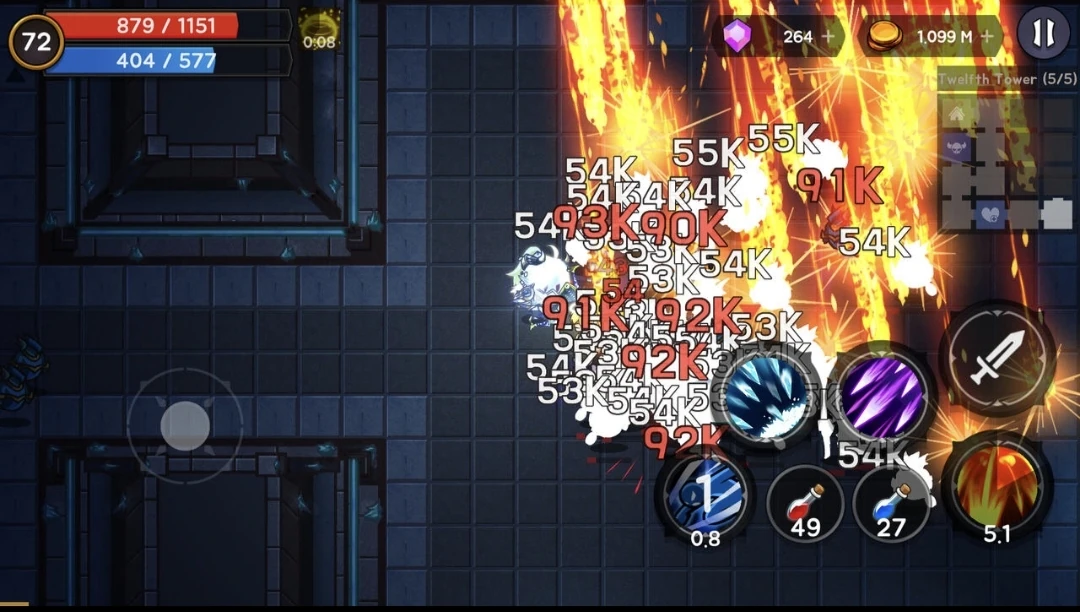Pause the game with the pause button
This screenshot has height=612, width=1080.
point(1043,34)
